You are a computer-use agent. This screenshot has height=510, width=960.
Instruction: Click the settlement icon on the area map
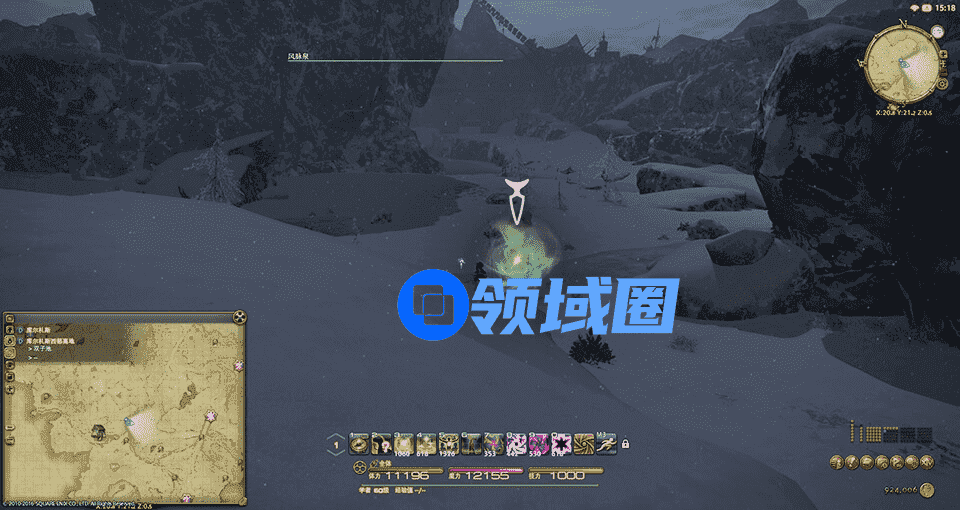pos(99,432)
